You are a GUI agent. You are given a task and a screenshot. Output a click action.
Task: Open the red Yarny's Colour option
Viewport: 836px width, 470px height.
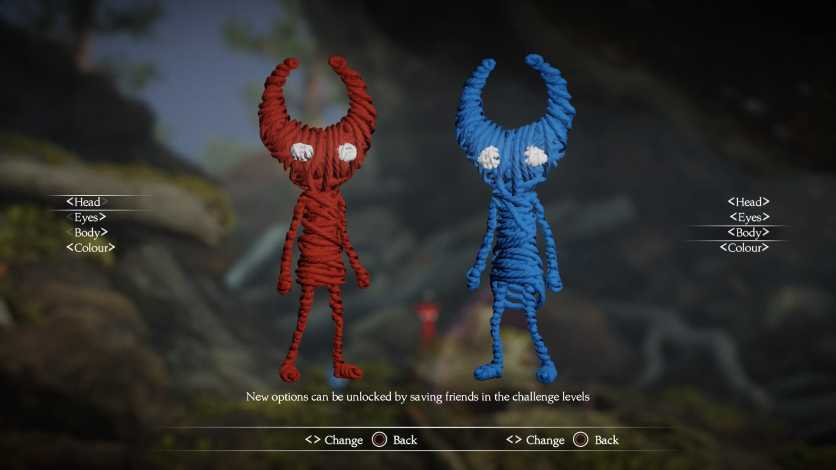tap(90, 247)
